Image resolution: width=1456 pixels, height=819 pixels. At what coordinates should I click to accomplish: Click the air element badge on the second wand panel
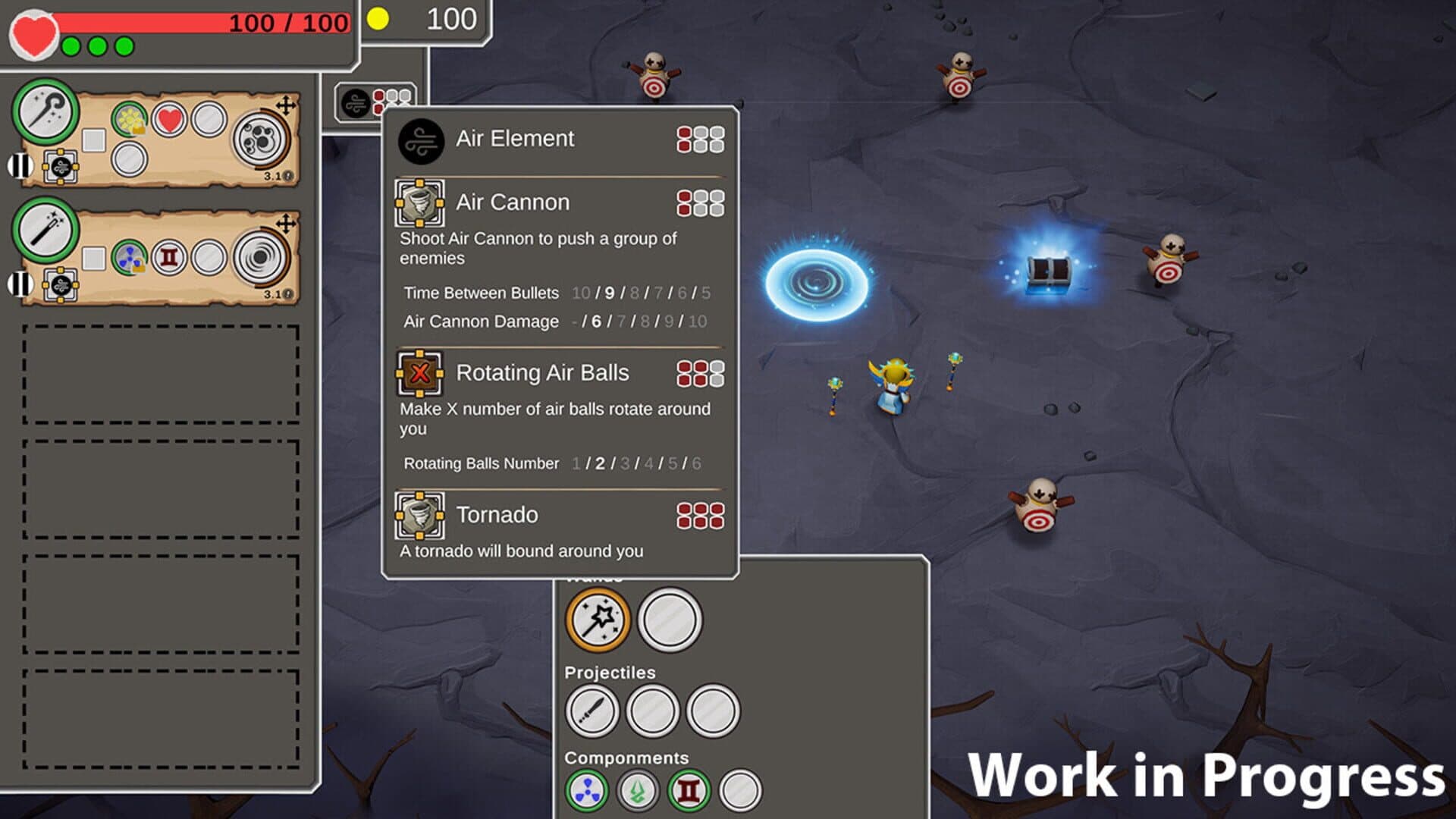(x=61, y=287)
